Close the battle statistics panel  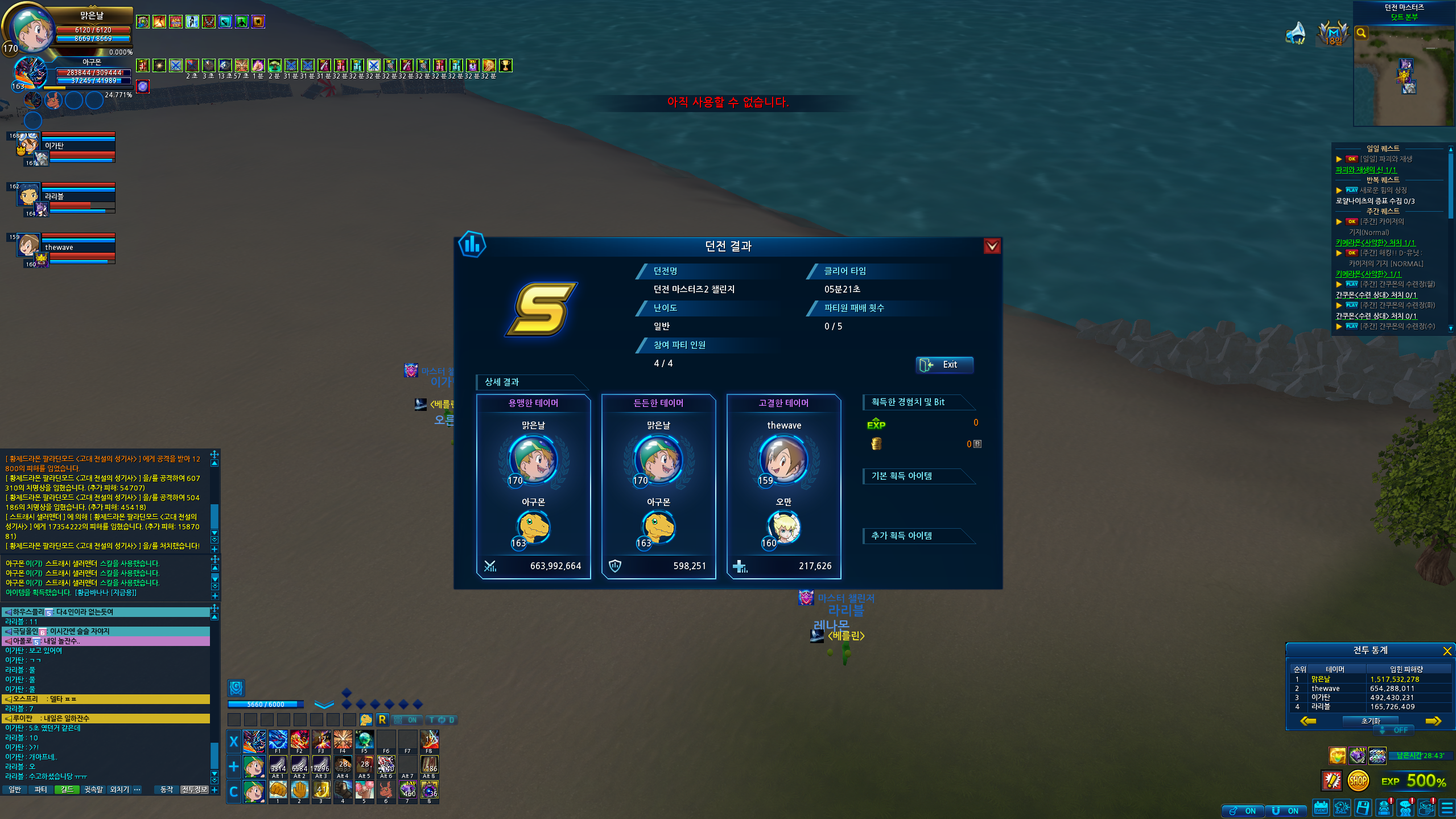1447,651
